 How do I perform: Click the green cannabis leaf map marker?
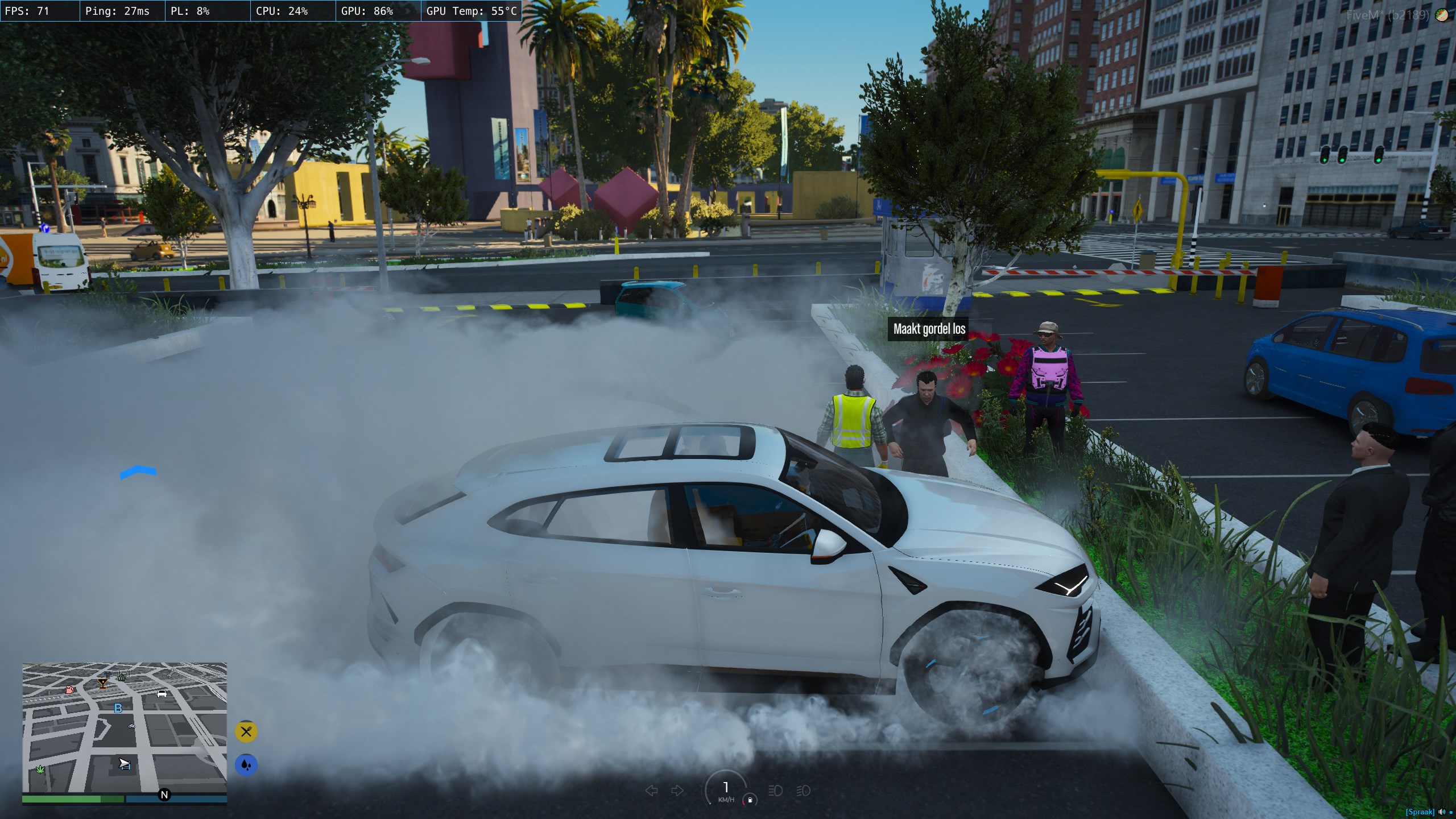coord(40,770)
